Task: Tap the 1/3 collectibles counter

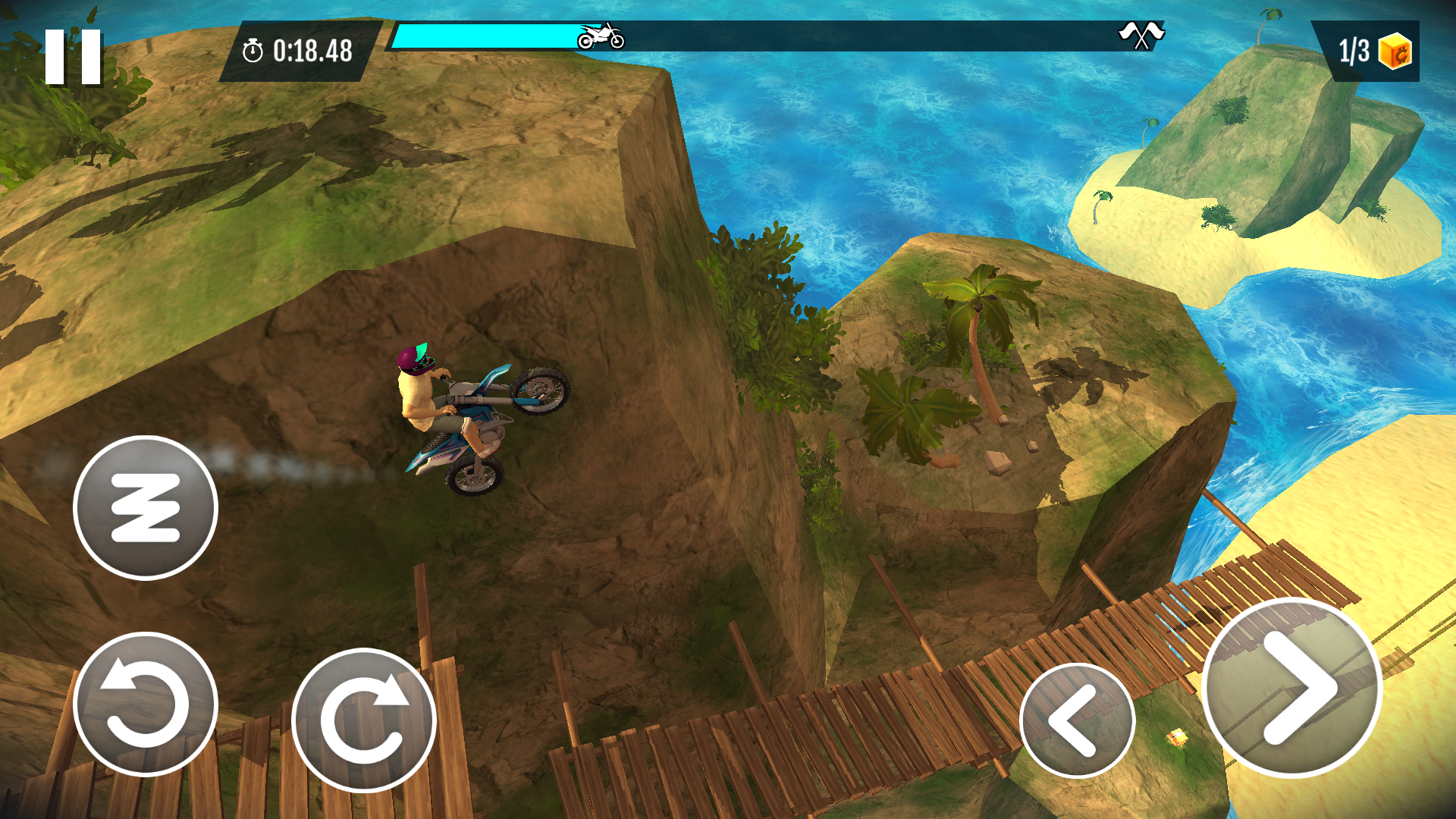Action: coord(1354,52)
